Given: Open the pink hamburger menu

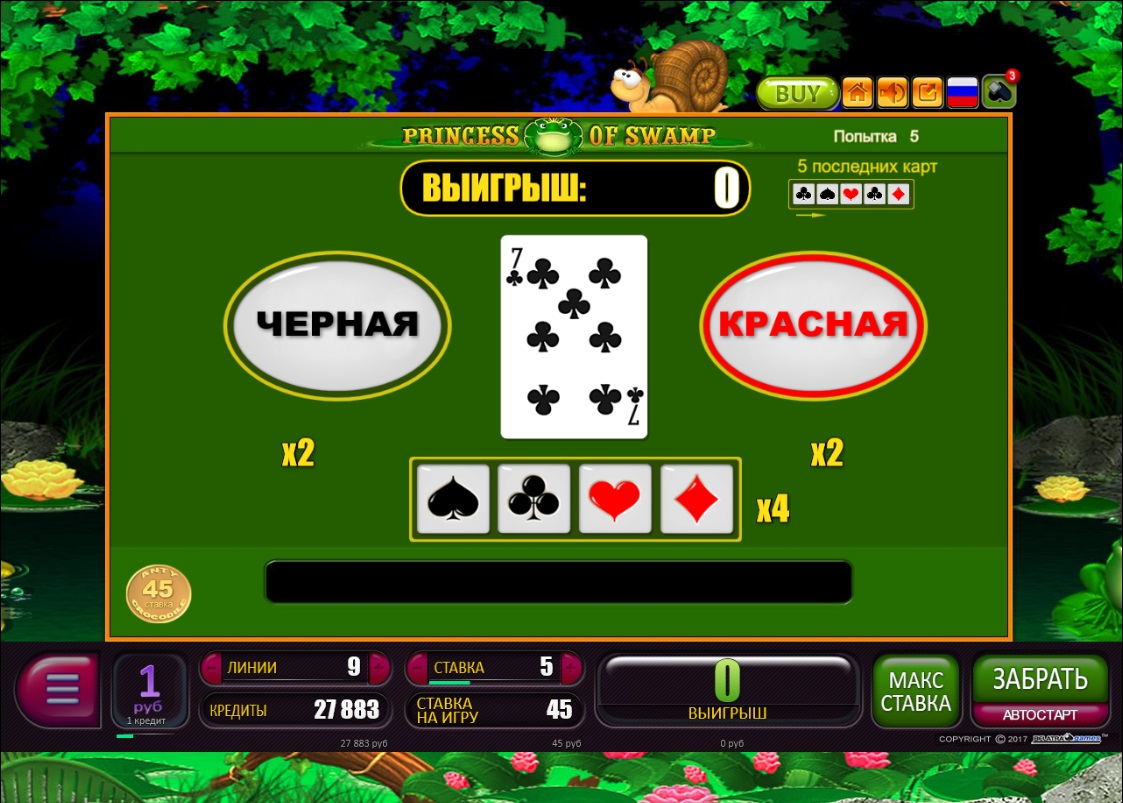Looking at the screenshot, I should [x=58, y=690].
